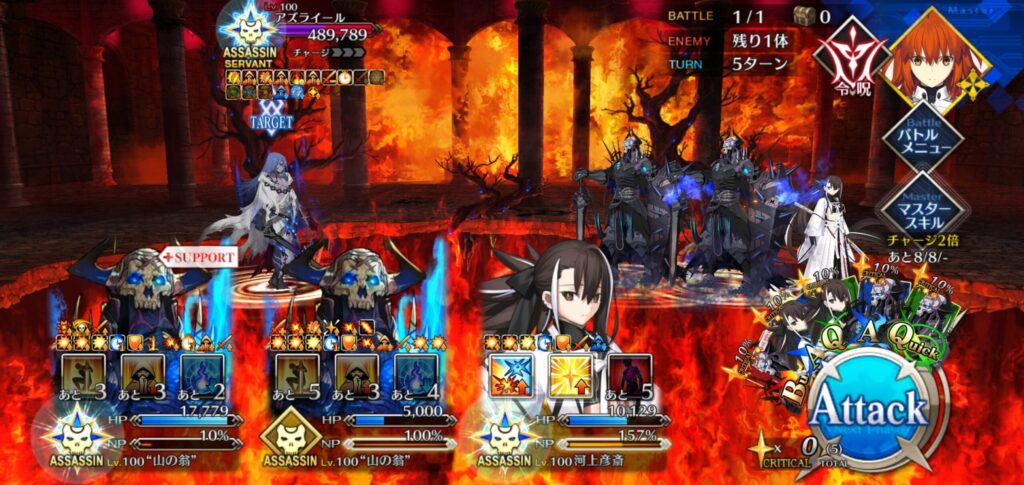This screenshot has width=1024, height=485.
Task: Select the blue flame skill showing cooldown 4
Action: pyautogui.click(x=416, y=374)
